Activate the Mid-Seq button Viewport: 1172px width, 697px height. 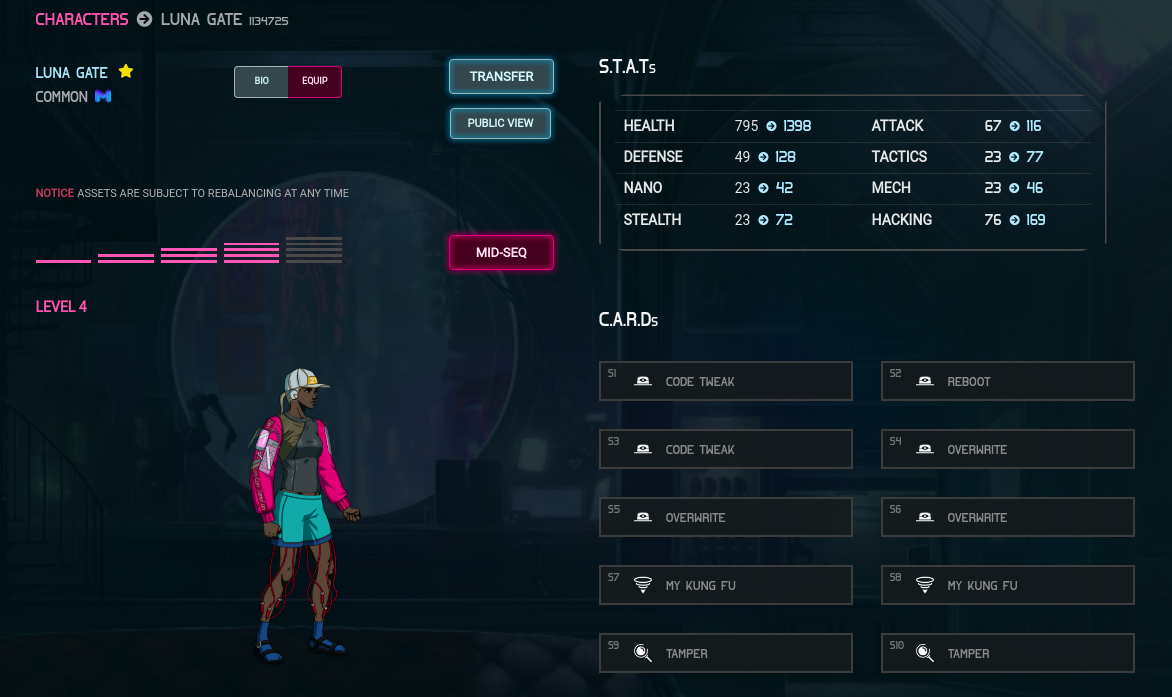point(501,253)
